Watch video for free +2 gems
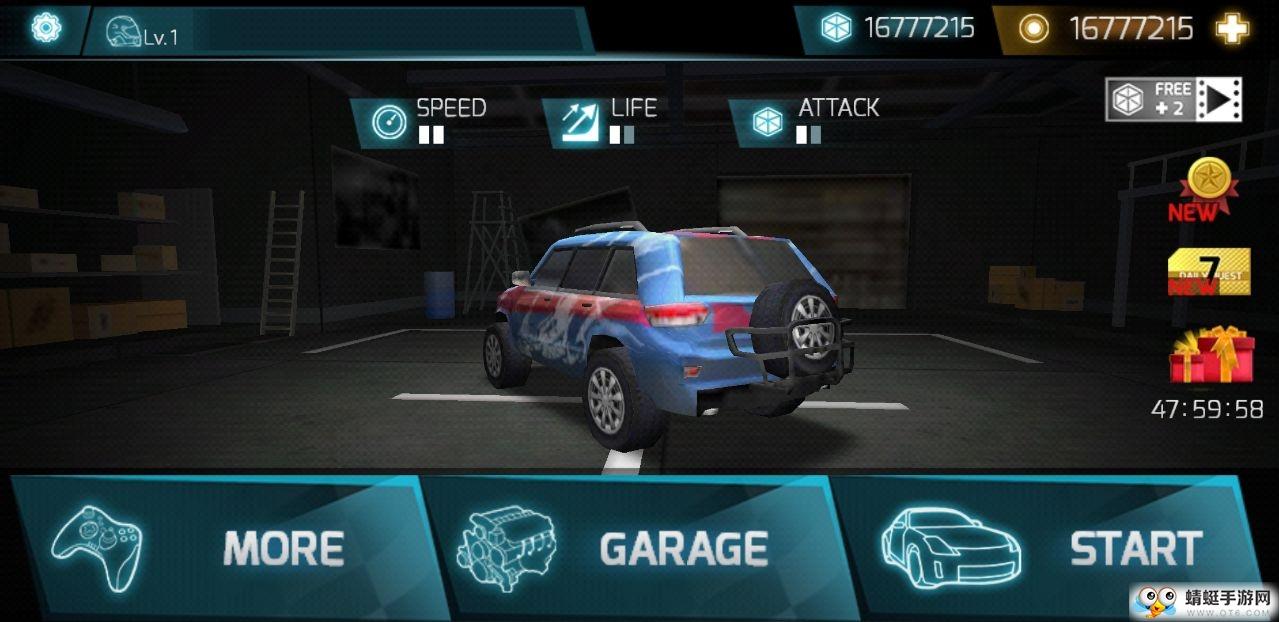This screenshot has width=1279, height=622. tap(1173, 99)
